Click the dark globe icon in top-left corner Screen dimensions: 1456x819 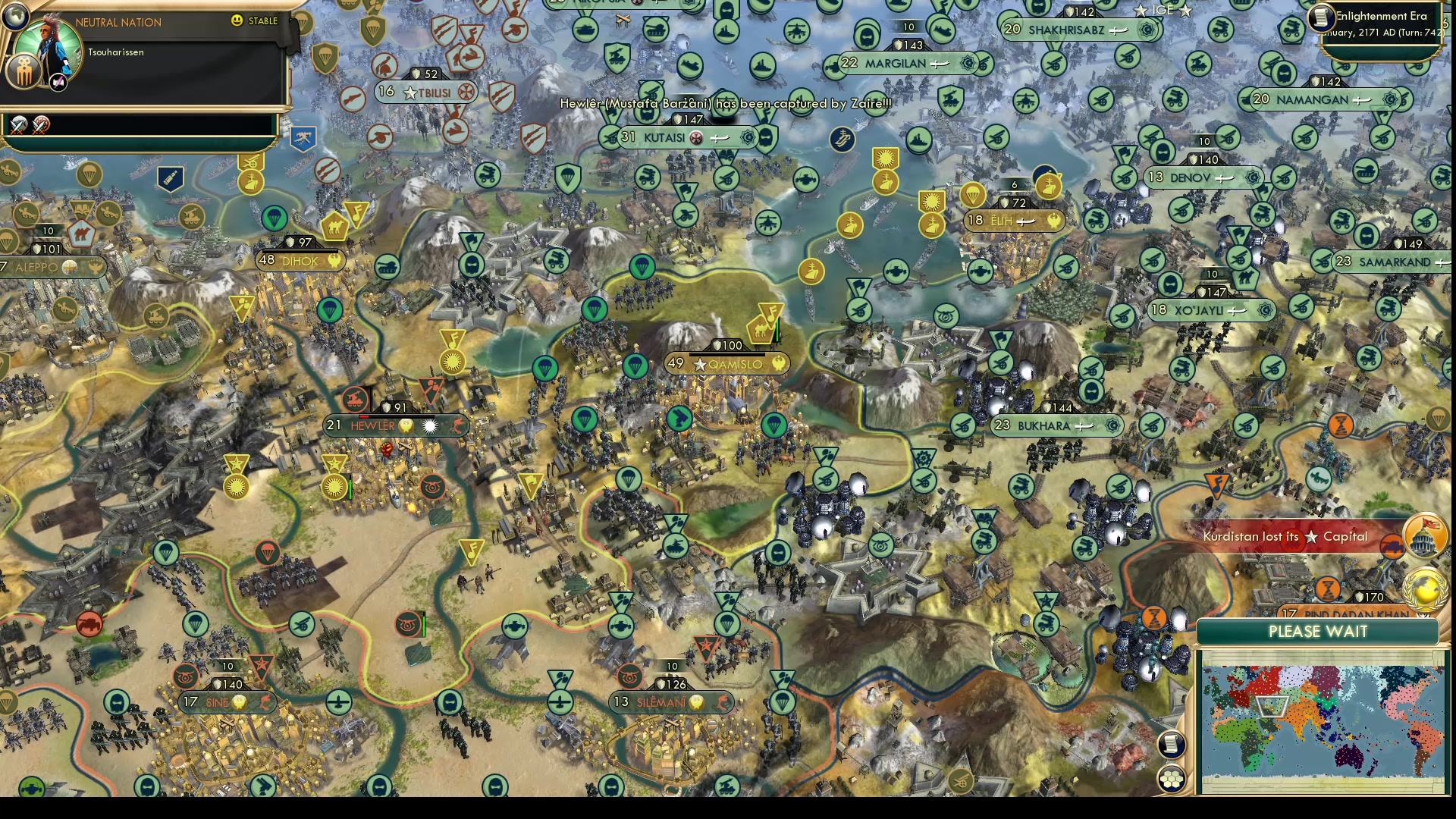pos(15,17)
